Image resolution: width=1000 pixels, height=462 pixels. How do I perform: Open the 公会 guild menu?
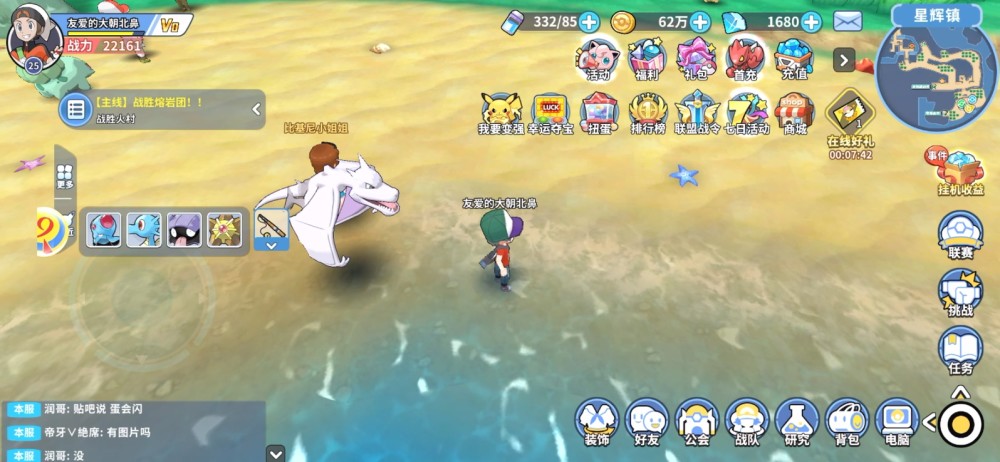coord(697,420)
